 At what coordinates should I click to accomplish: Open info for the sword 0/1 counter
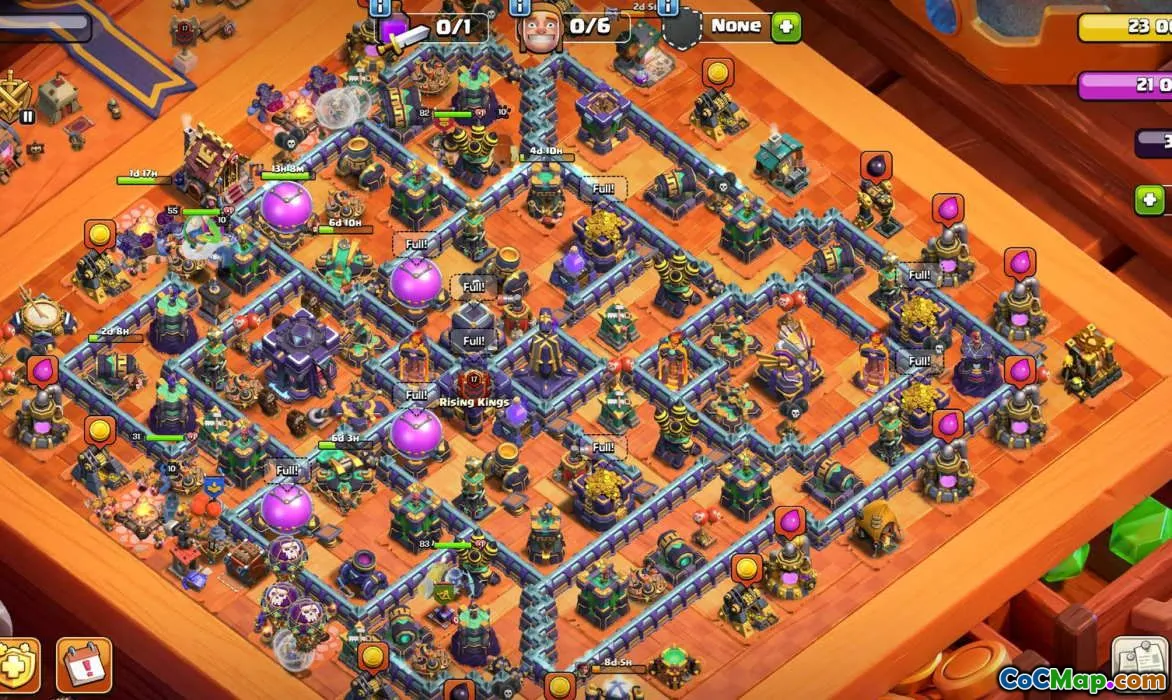[x=381, y=8]
